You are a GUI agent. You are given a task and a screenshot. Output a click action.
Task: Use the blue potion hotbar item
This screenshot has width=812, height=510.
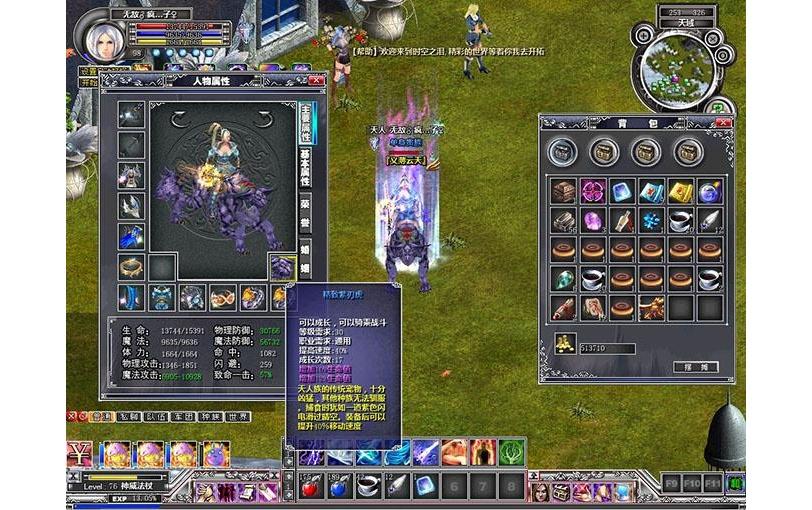click(337, 487)
